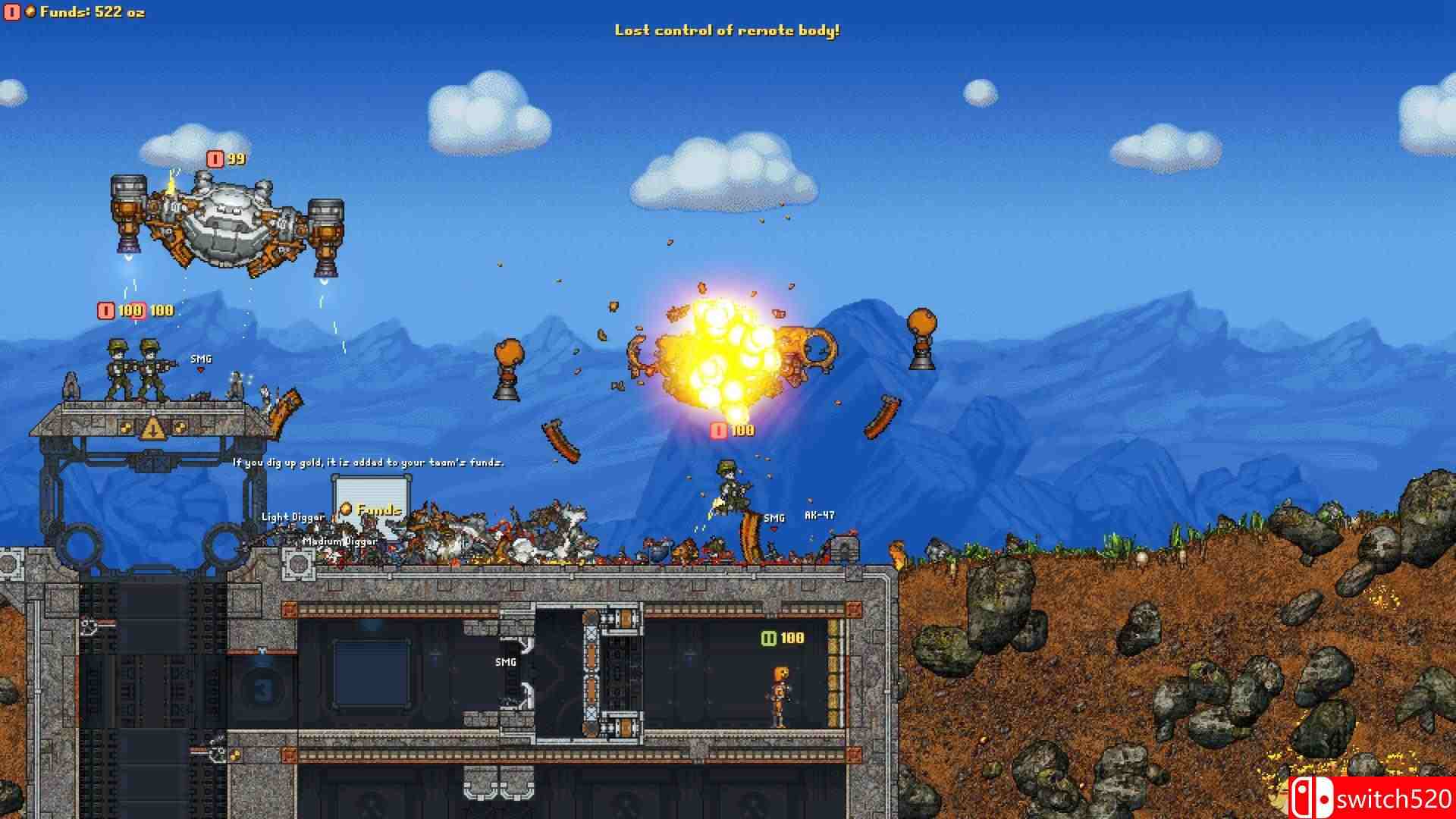Click the Lost control of remote body message
Image resolution: width=1456 pixels, height=819 pixels.
point(730,31)
